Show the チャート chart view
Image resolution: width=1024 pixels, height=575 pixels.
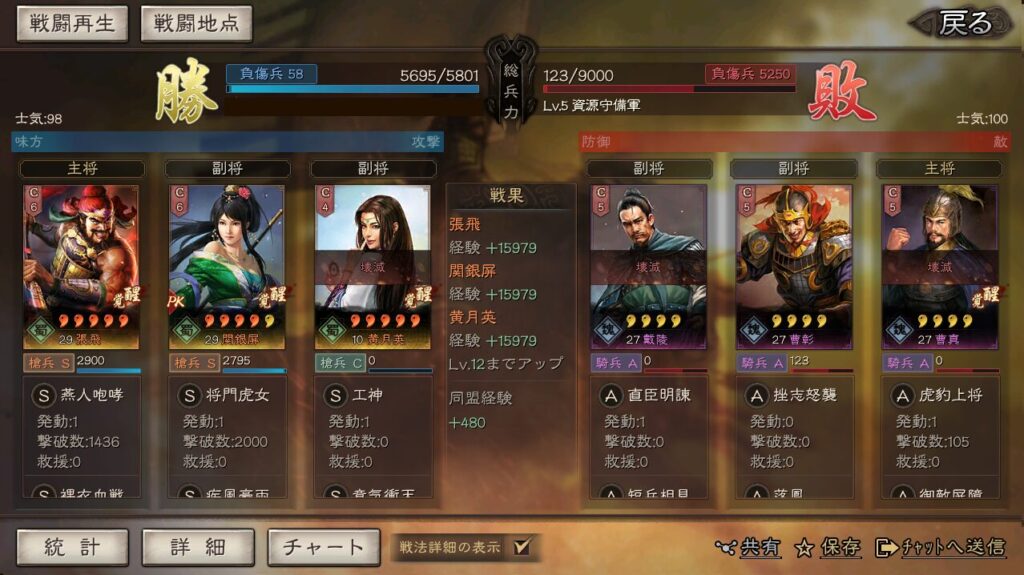323,547
